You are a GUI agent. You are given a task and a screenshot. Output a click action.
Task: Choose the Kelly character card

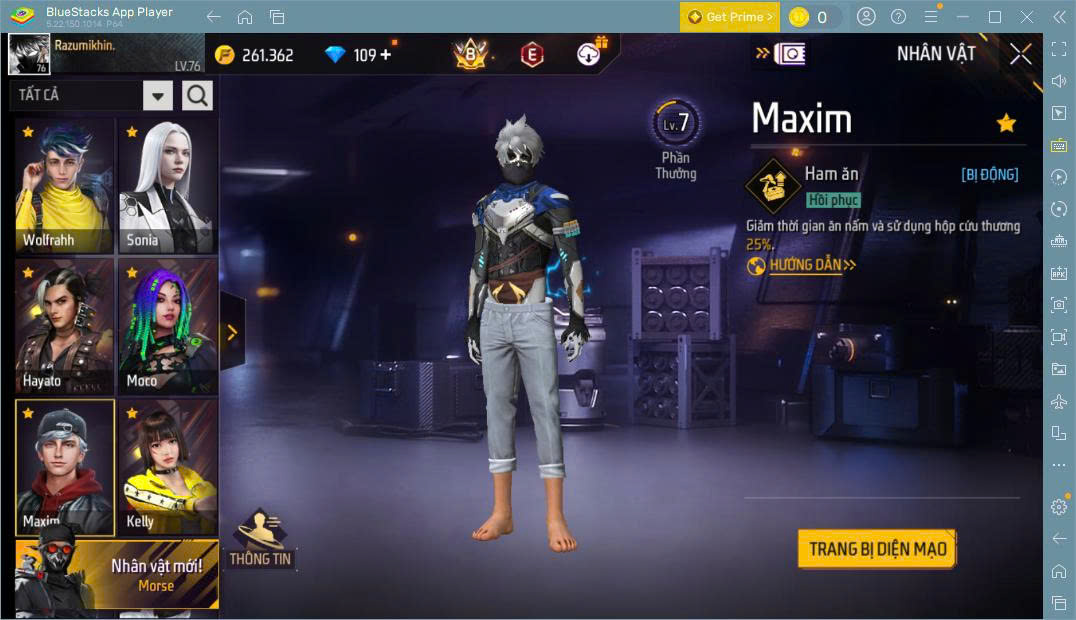click(167, 466)
